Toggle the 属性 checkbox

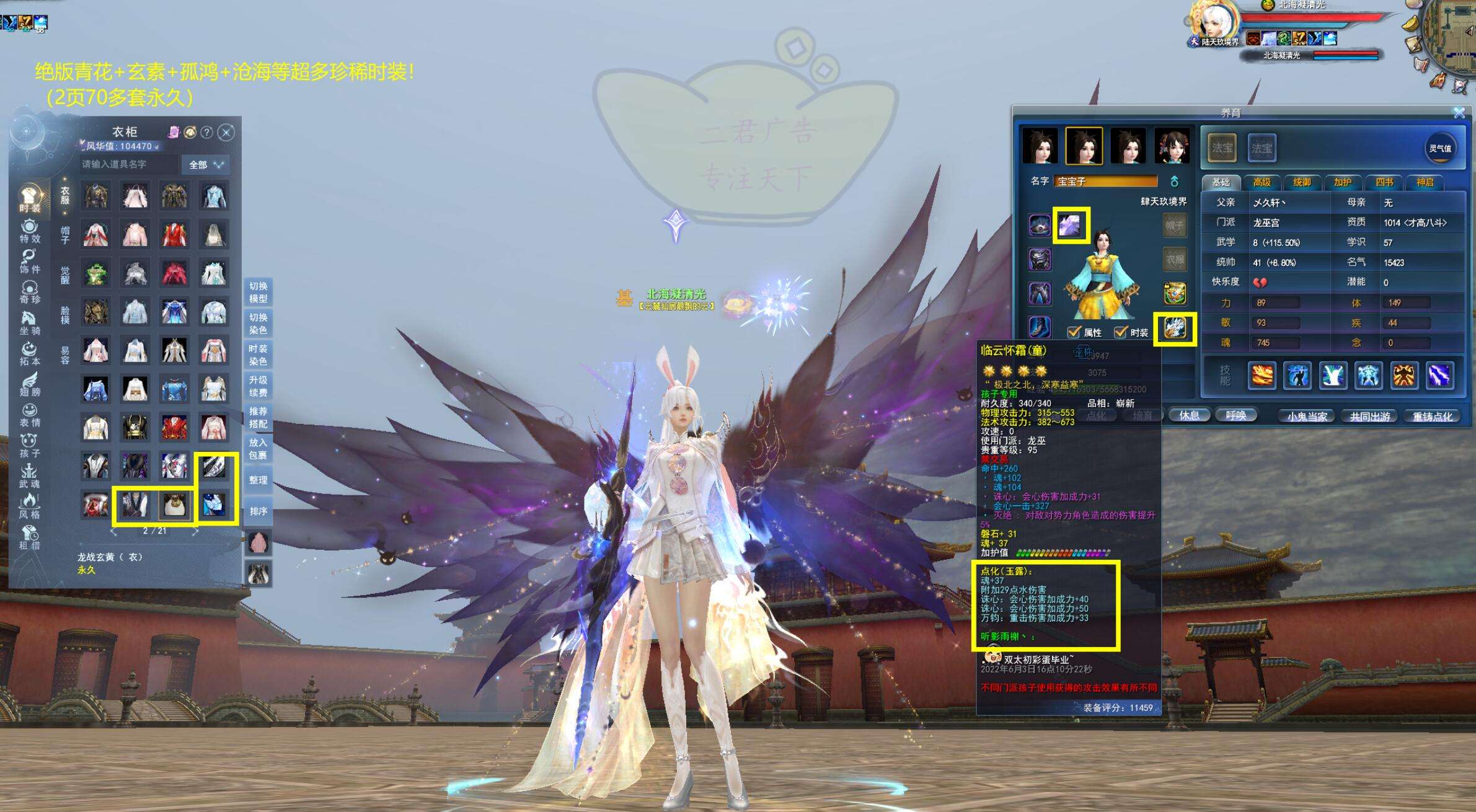point(1074,332)
